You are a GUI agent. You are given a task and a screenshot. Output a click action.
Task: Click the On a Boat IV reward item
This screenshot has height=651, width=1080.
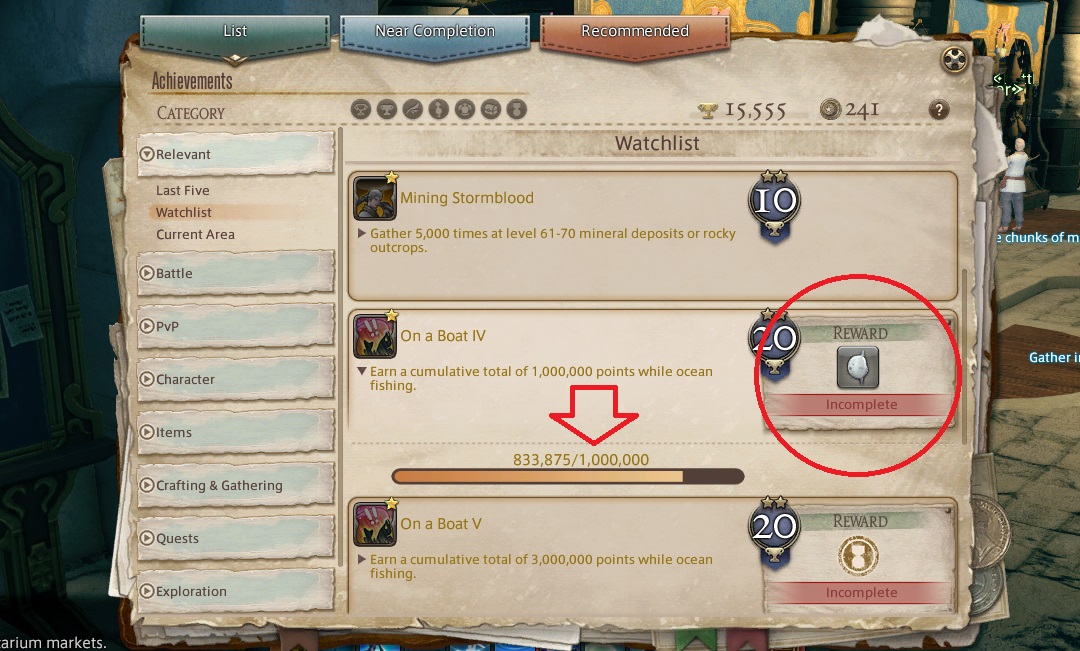point(857,367)
